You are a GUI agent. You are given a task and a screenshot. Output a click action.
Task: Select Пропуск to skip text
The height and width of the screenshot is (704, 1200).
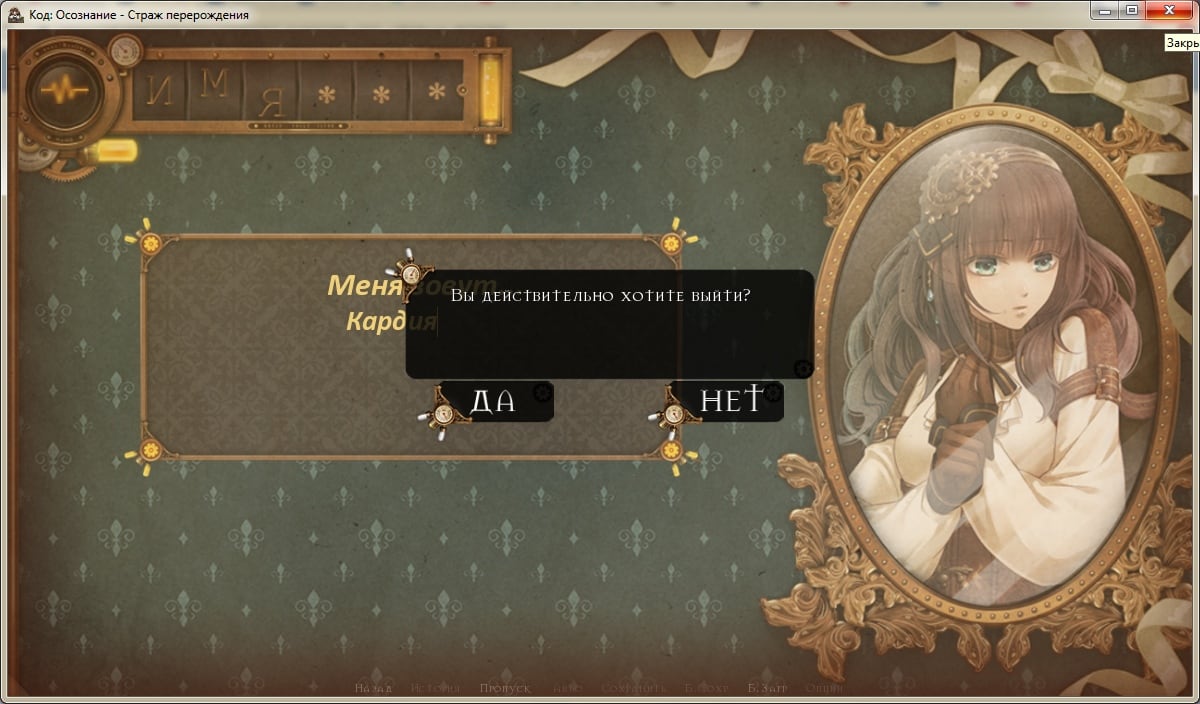pyautogui.click(x=504, y=689)
